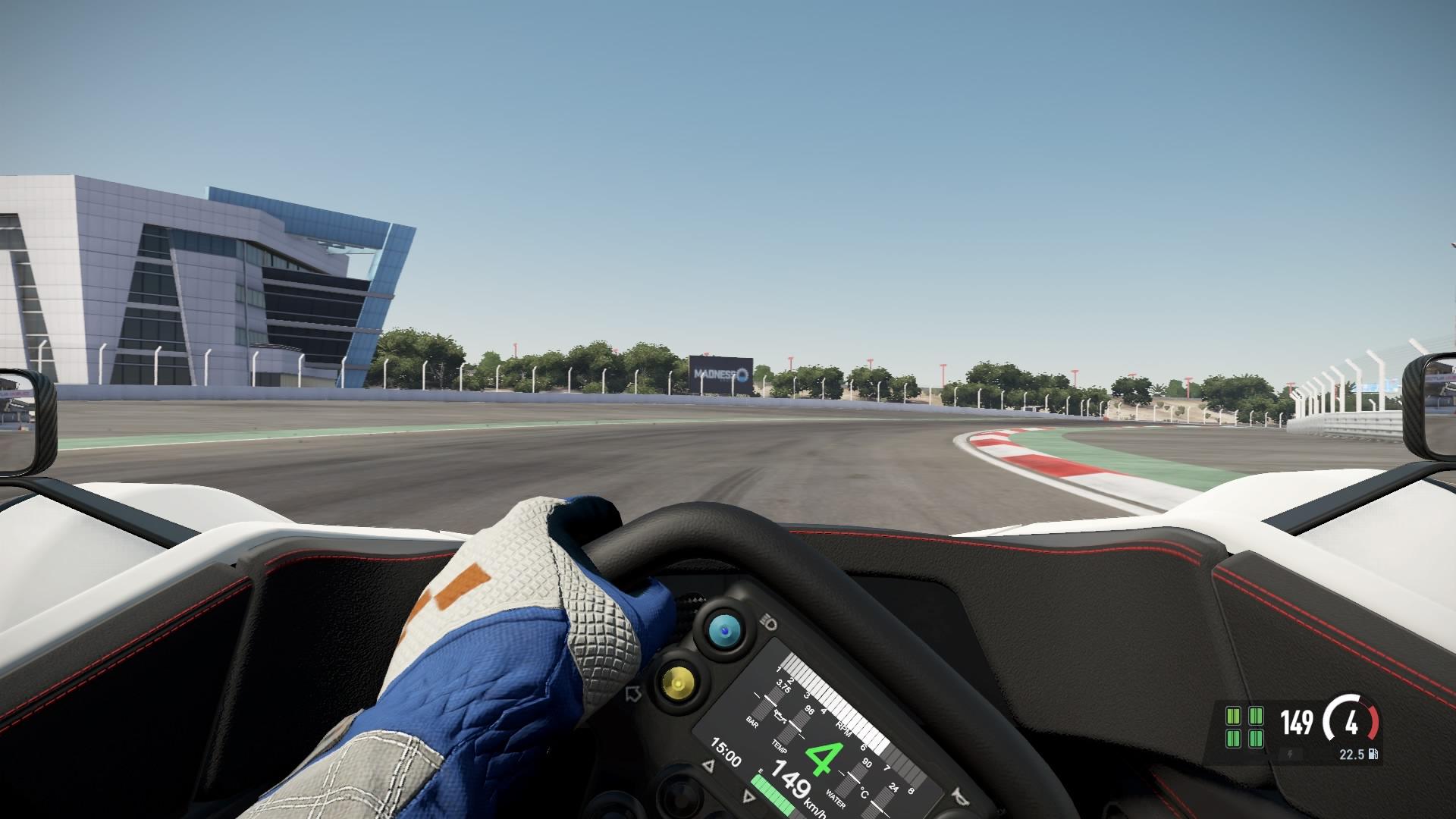Toggle the front-right tire wear indicator

(x=1257, y=716)
